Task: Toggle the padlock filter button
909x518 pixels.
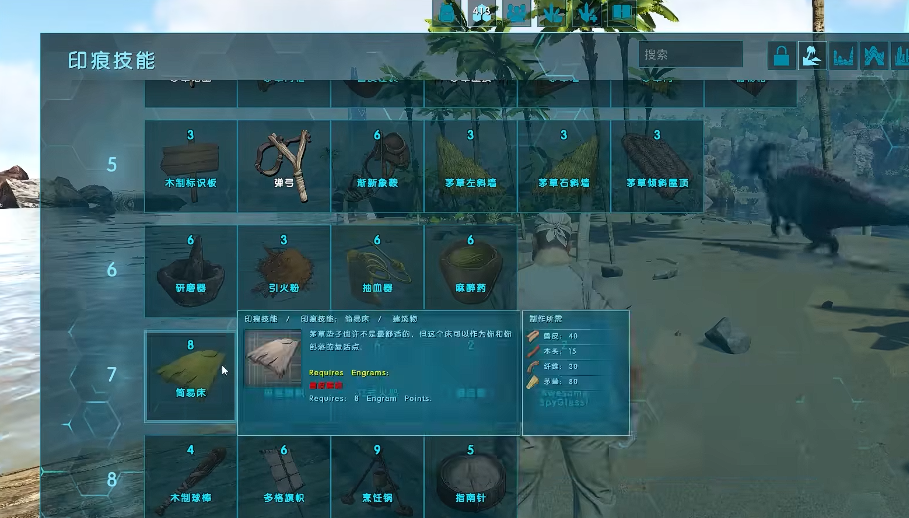Action: point(781,56)
